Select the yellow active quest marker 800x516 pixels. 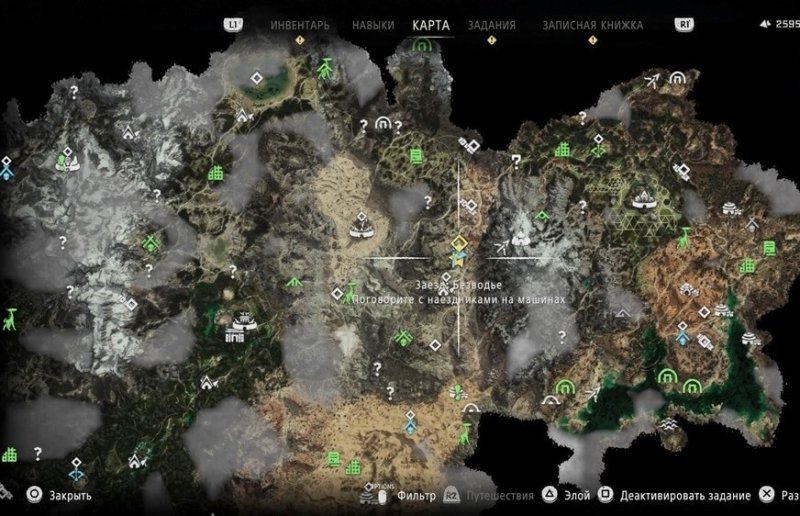(458, 243)
